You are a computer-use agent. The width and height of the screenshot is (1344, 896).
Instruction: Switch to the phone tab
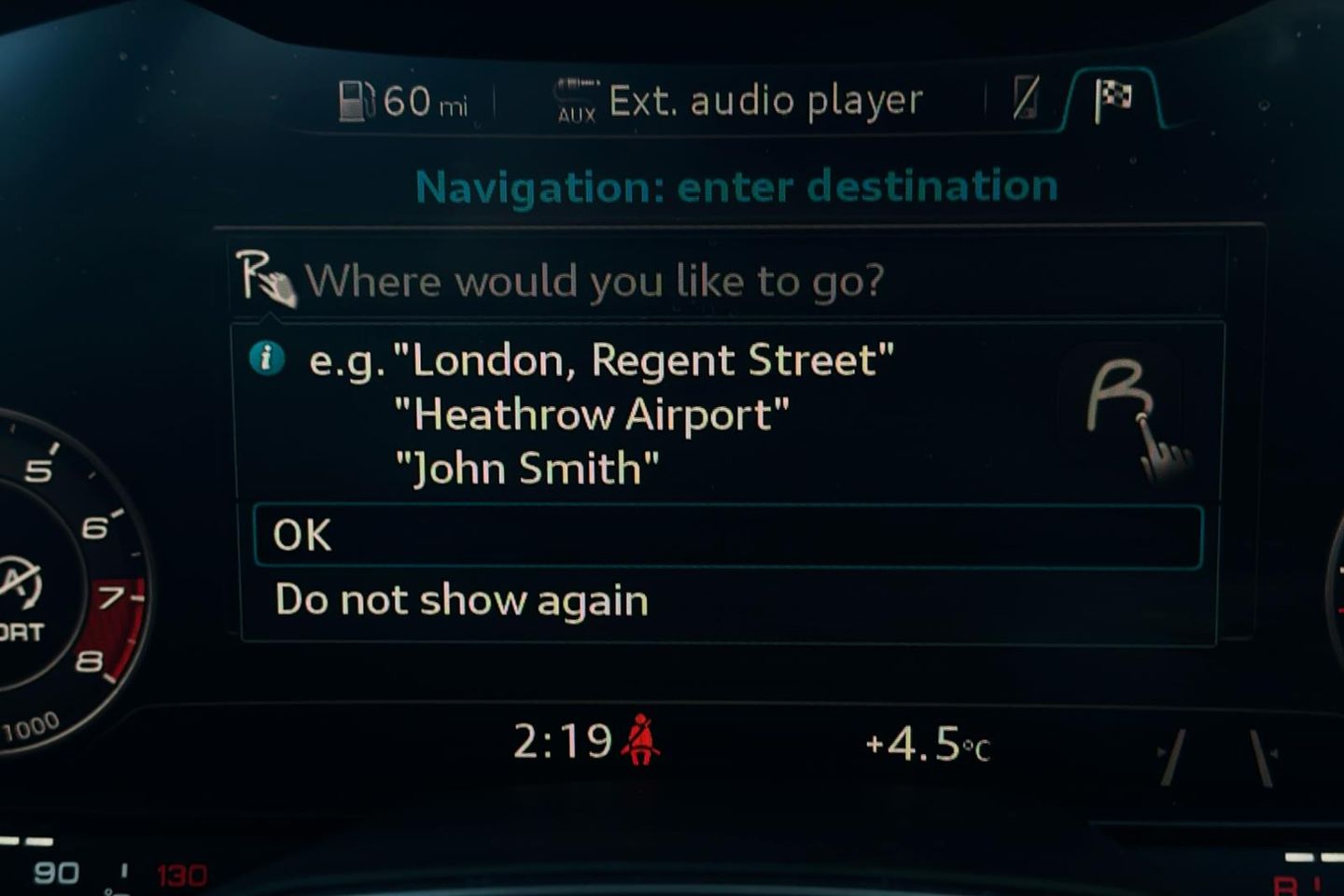pyautogui.click(x=1025, y=98)
